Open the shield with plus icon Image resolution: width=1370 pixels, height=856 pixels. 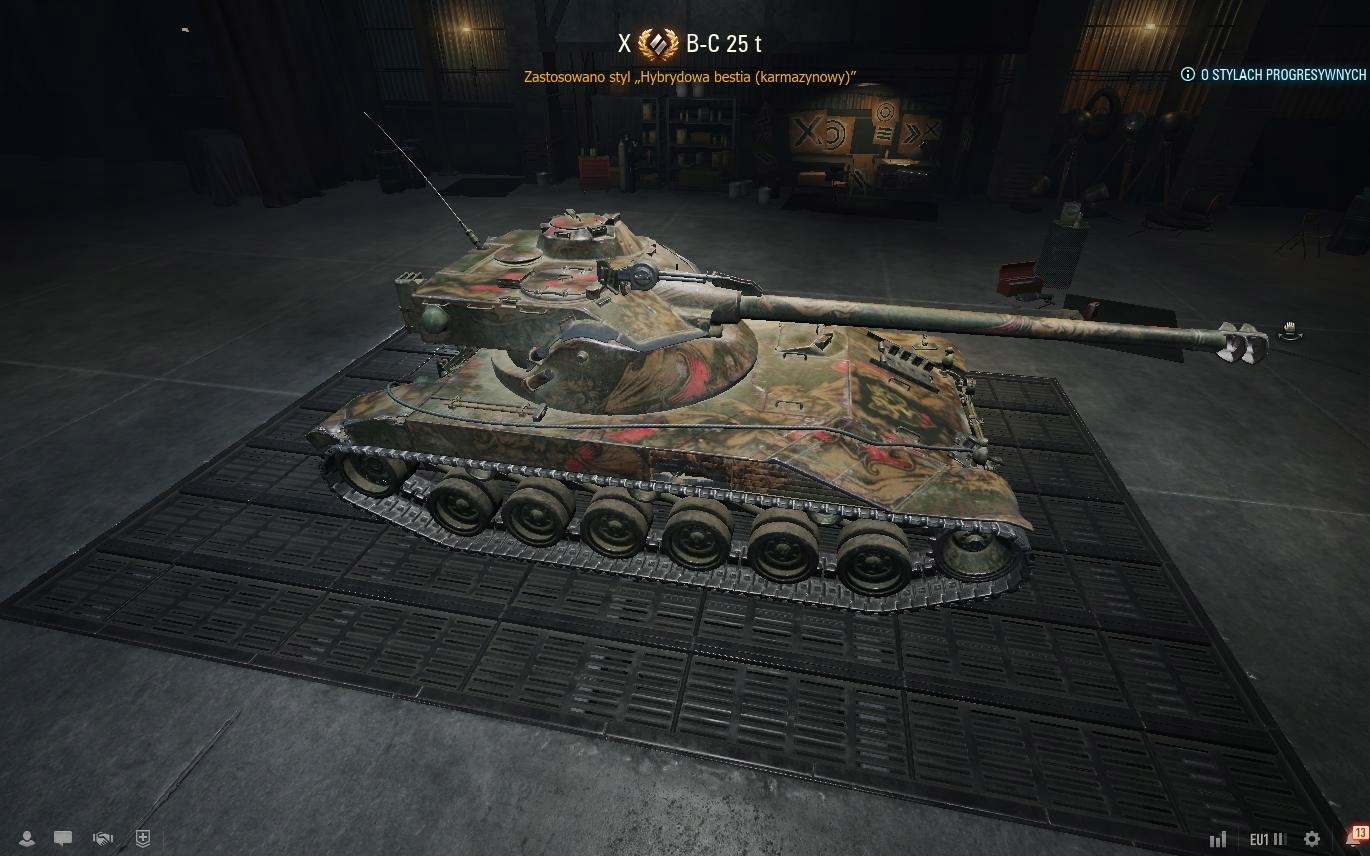click(x=143, y=839)
